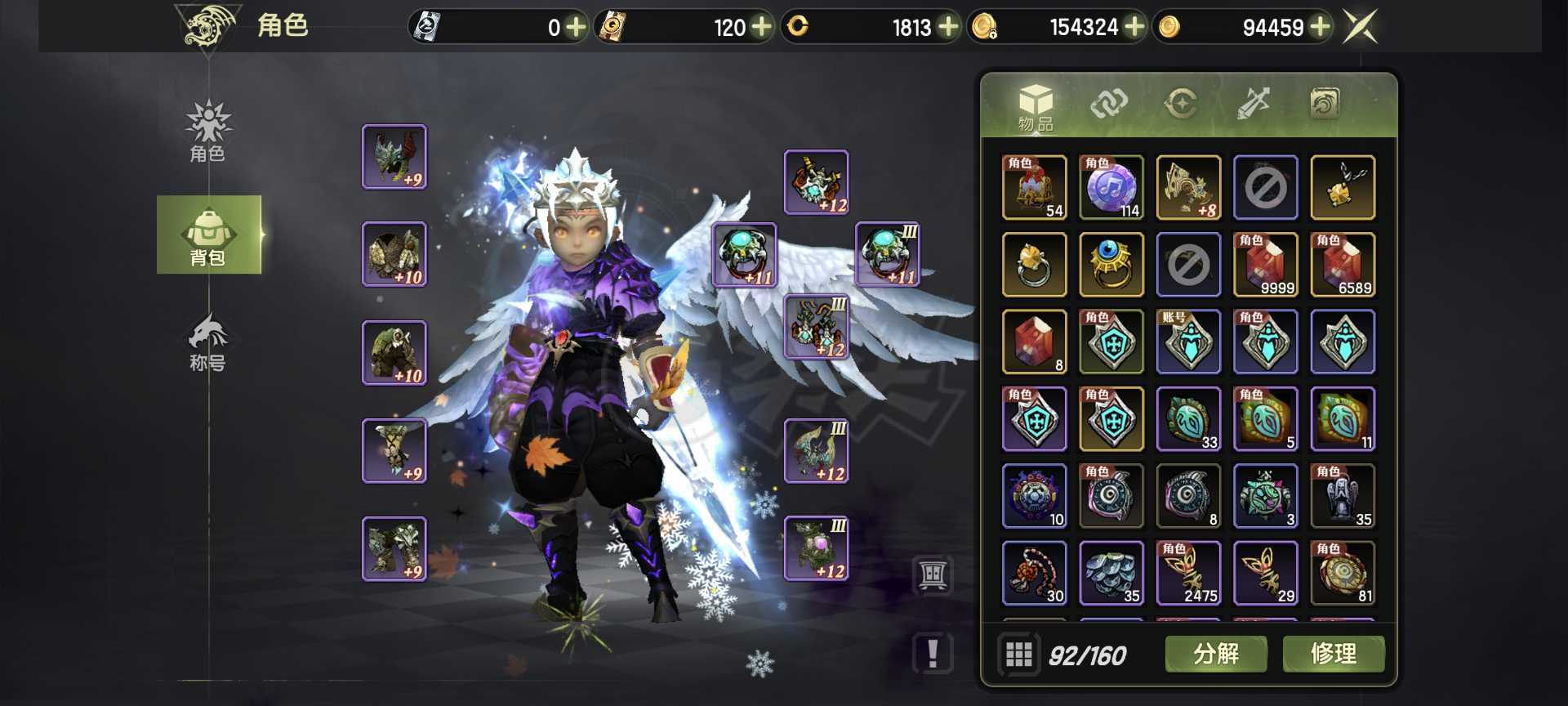
Task: Open the wardrobe icon button
Action: pos(933,575)
